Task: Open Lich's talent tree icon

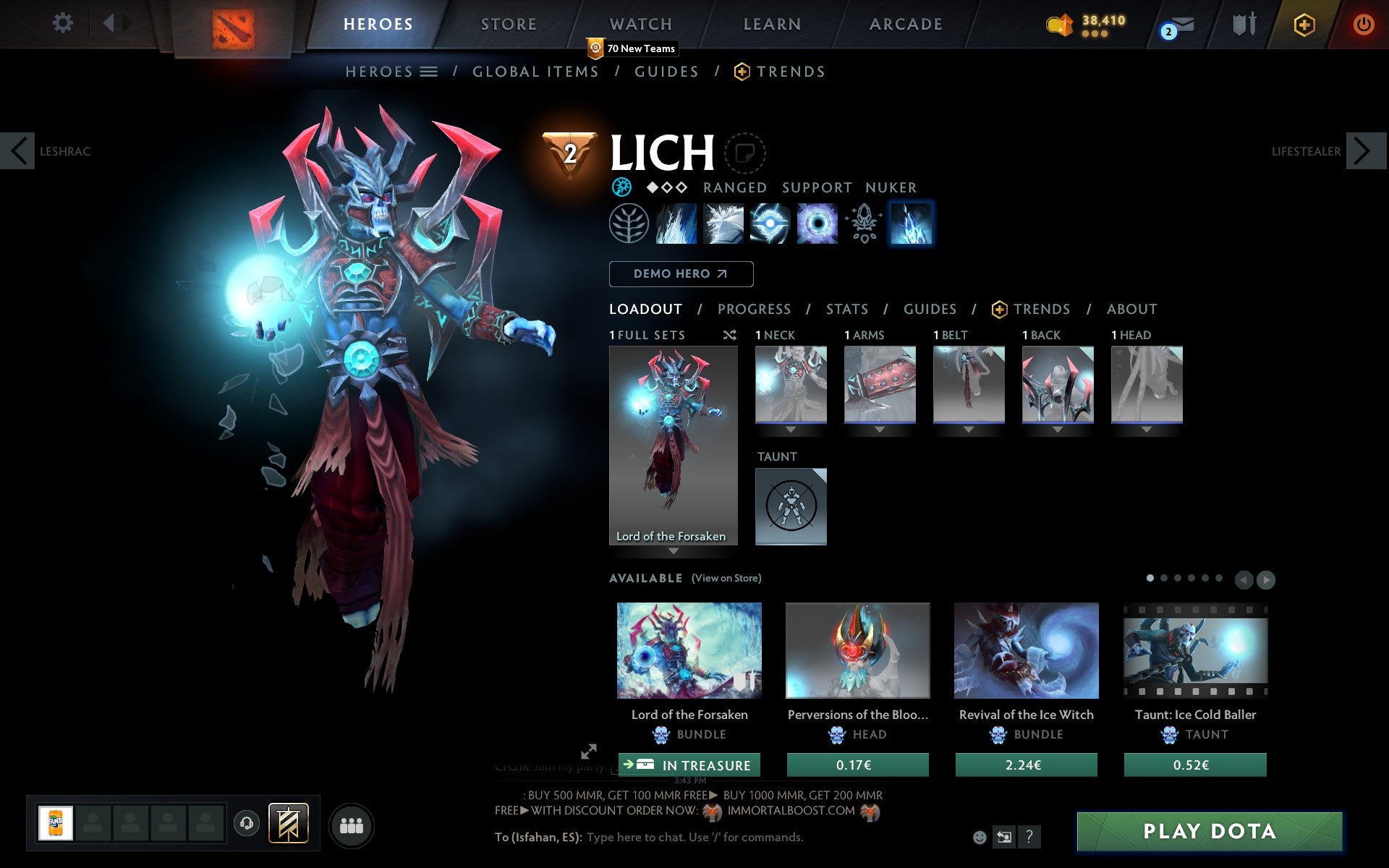Action: coord(628,224)
